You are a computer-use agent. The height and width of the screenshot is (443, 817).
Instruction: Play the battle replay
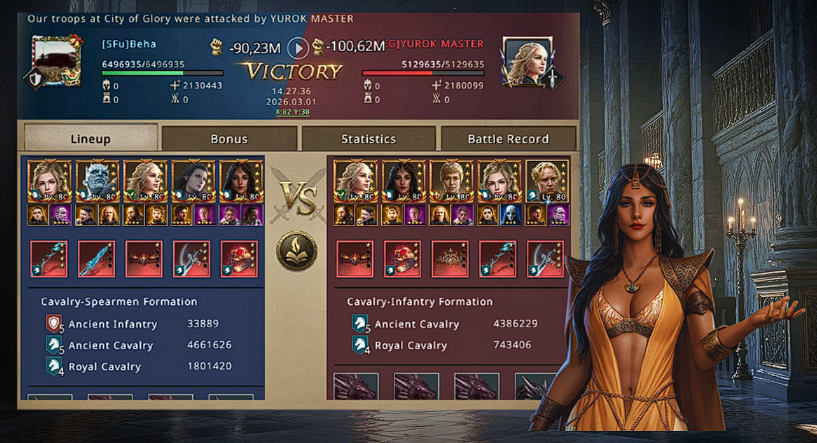(298, 47)
